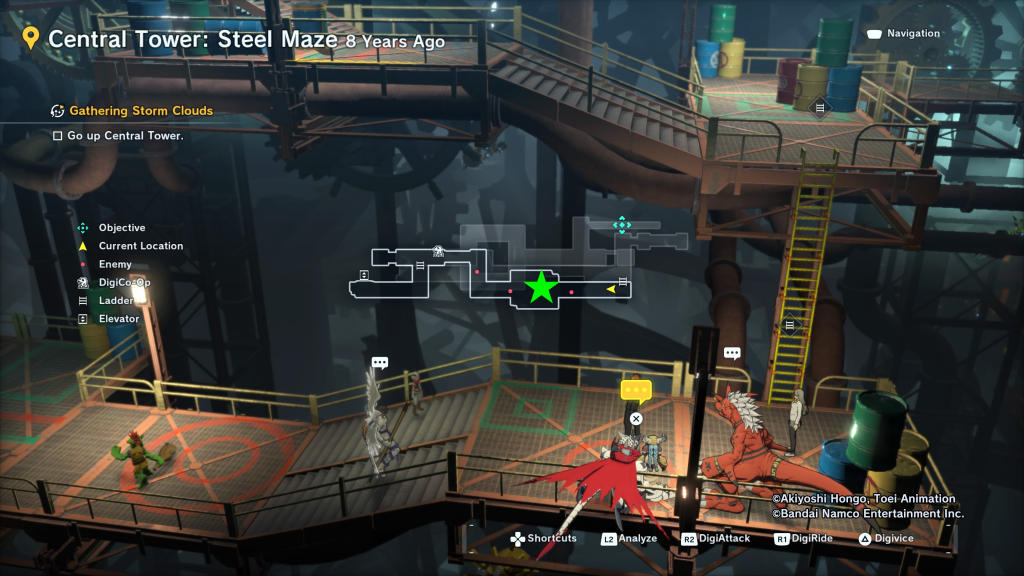Select the Enemy legend entry
1024x576 pixels.
(115, 264)
